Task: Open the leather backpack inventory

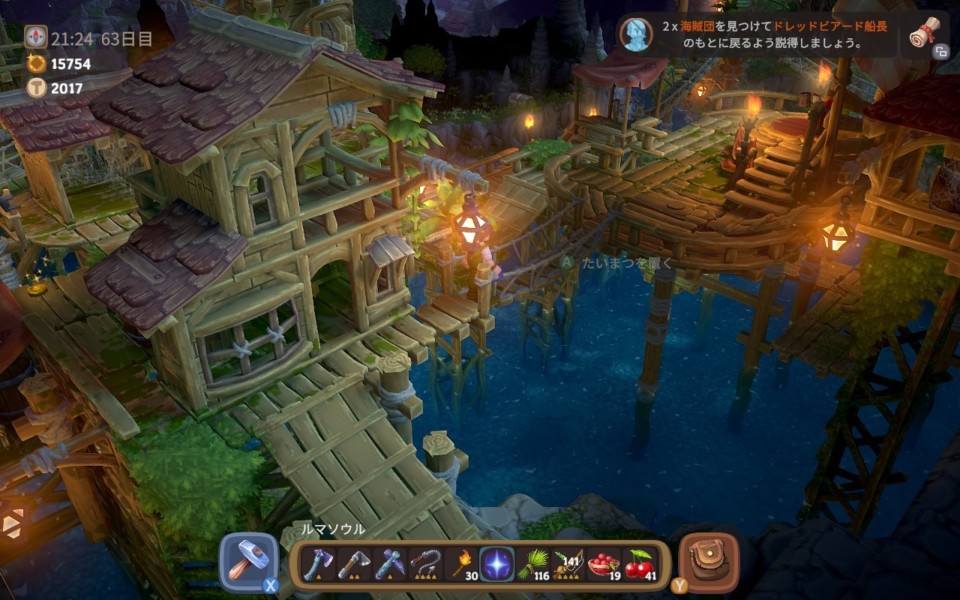Action: pyautogui.click(x=709, y=560)
